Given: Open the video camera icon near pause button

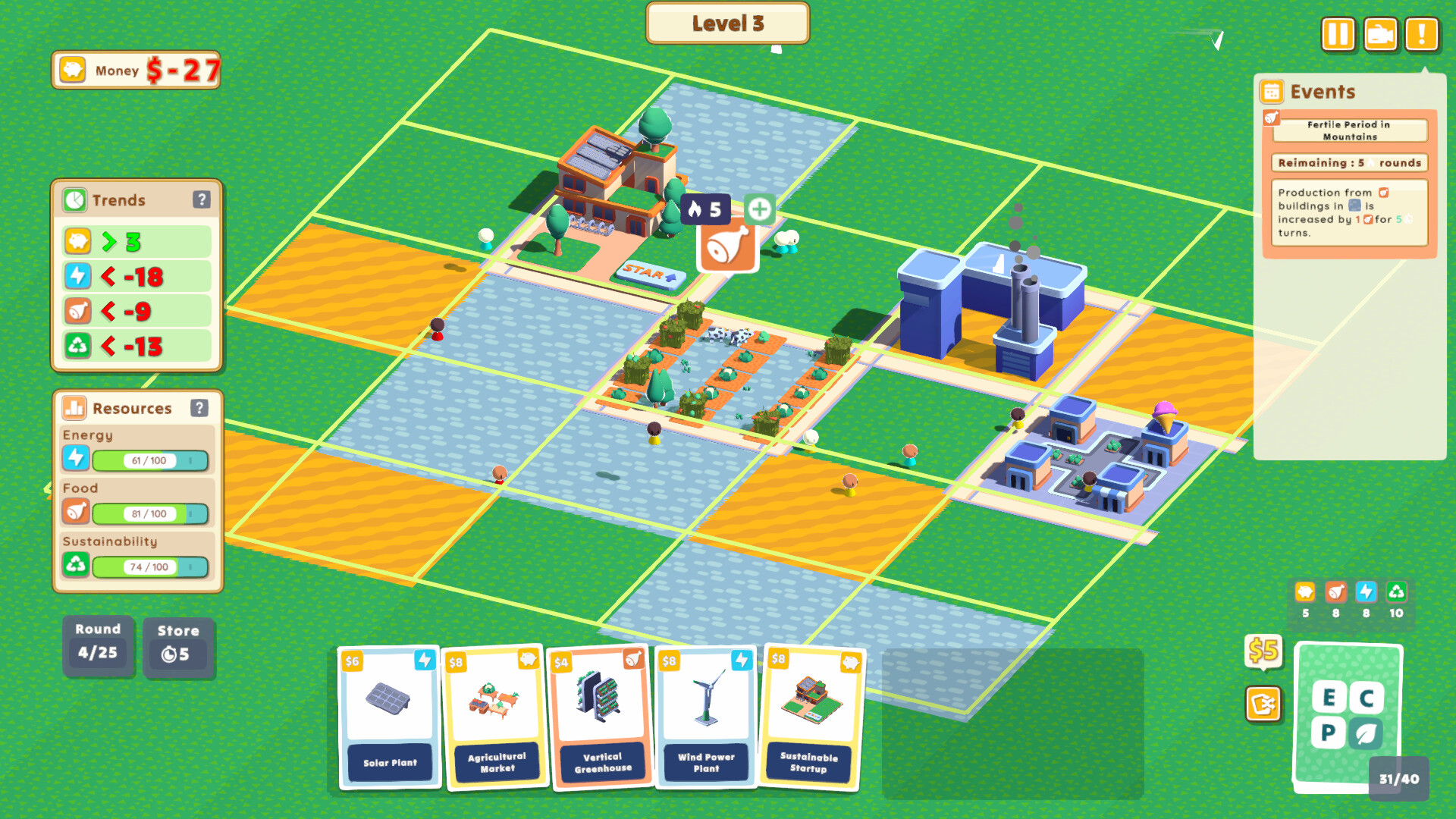Looking at the screenshot, I should [x=1380, y=34].
